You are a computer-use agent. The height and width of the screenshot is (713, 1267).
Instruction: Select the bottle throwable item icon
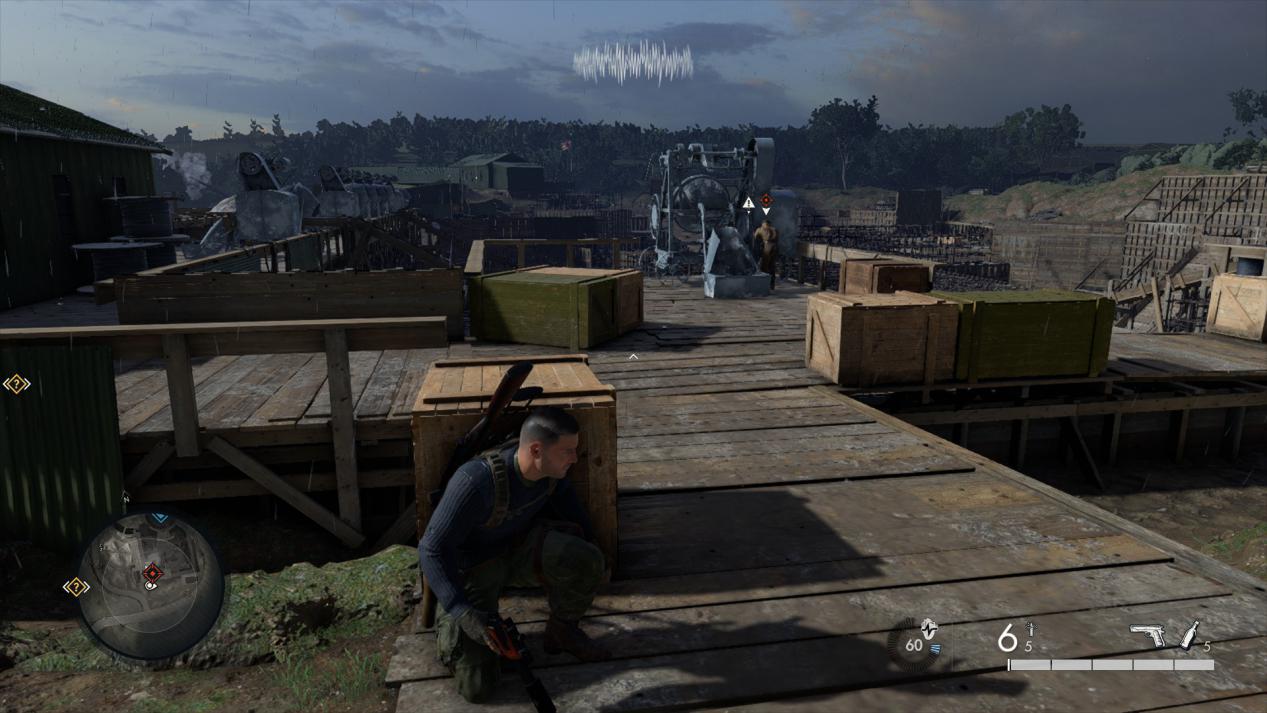tap(1189, 634)
